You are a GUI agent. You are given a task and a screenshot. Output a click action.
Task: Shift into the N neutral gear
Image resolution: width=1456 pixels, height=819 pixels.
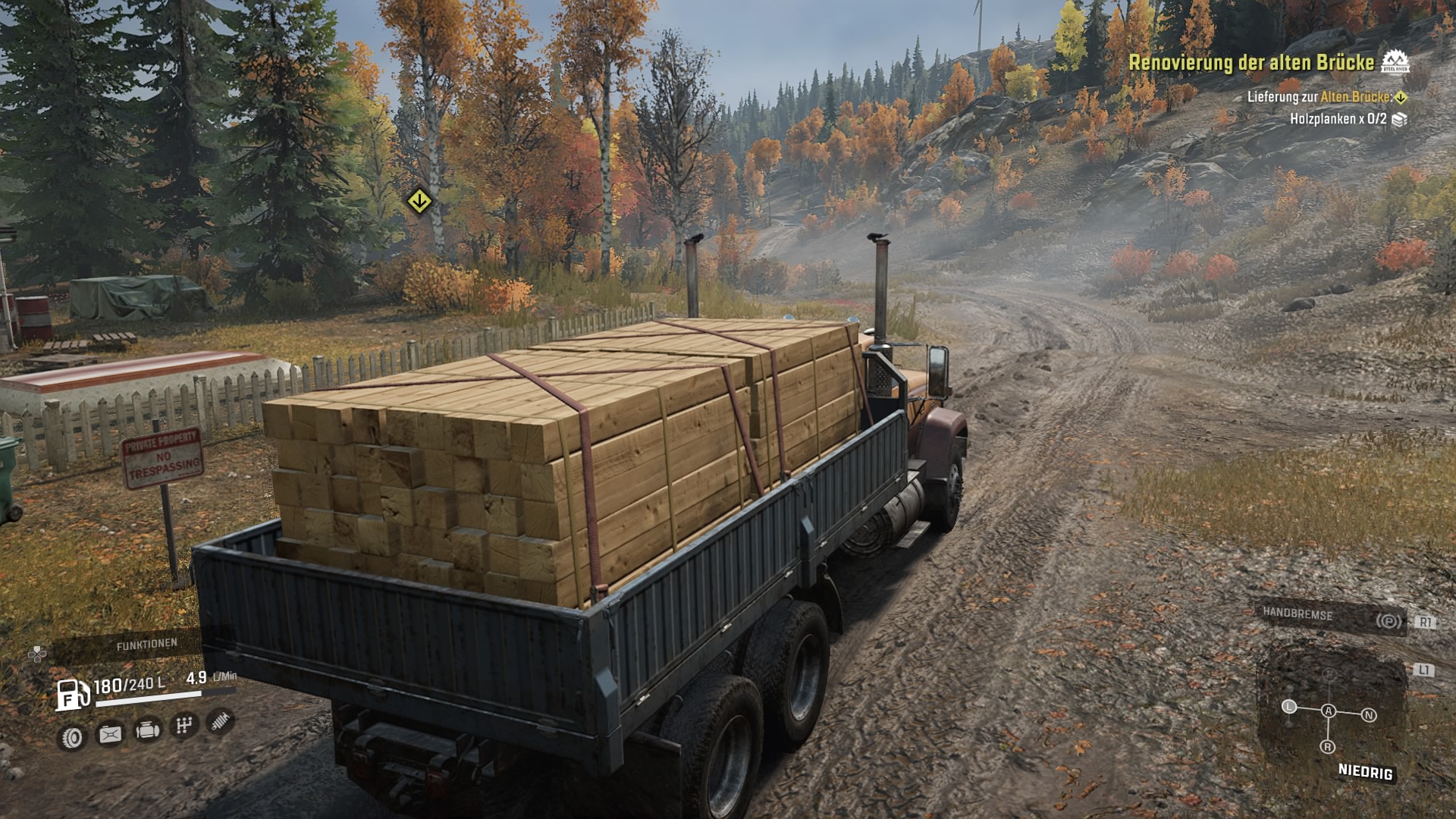1369,715
